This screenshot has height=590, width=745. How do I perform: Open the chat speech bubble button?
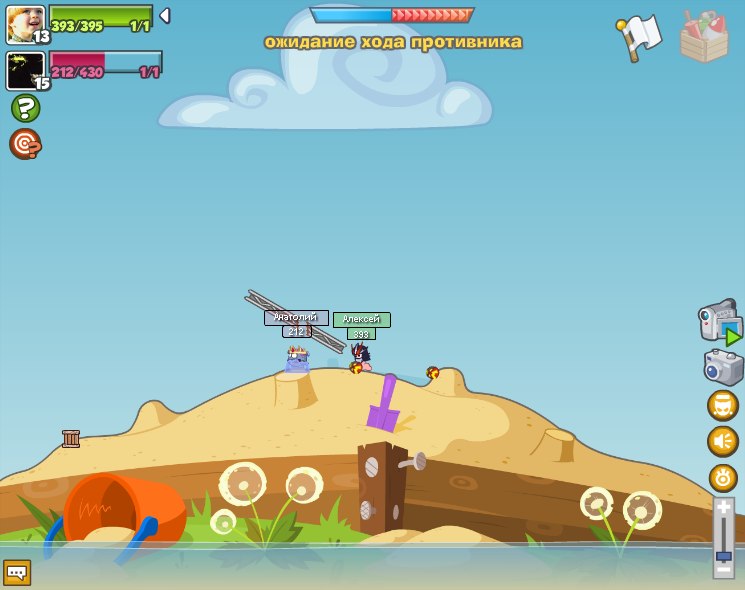17,573
